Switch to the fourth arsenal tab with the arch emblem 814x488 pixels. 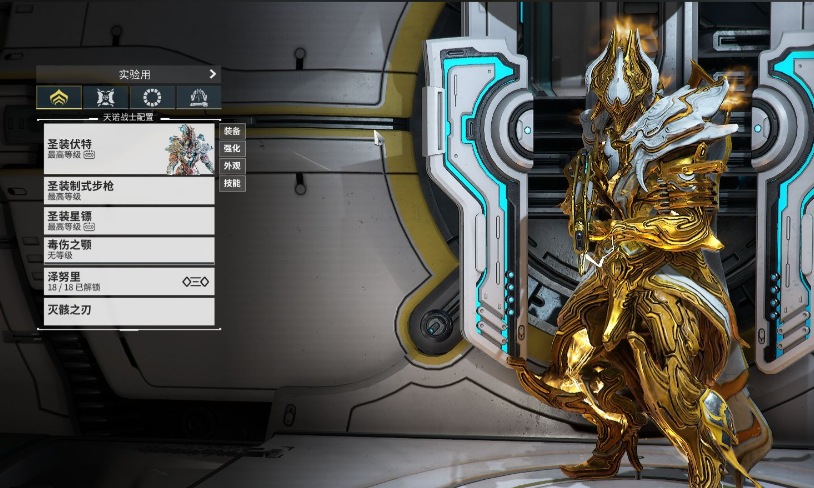tap(198, 97)
